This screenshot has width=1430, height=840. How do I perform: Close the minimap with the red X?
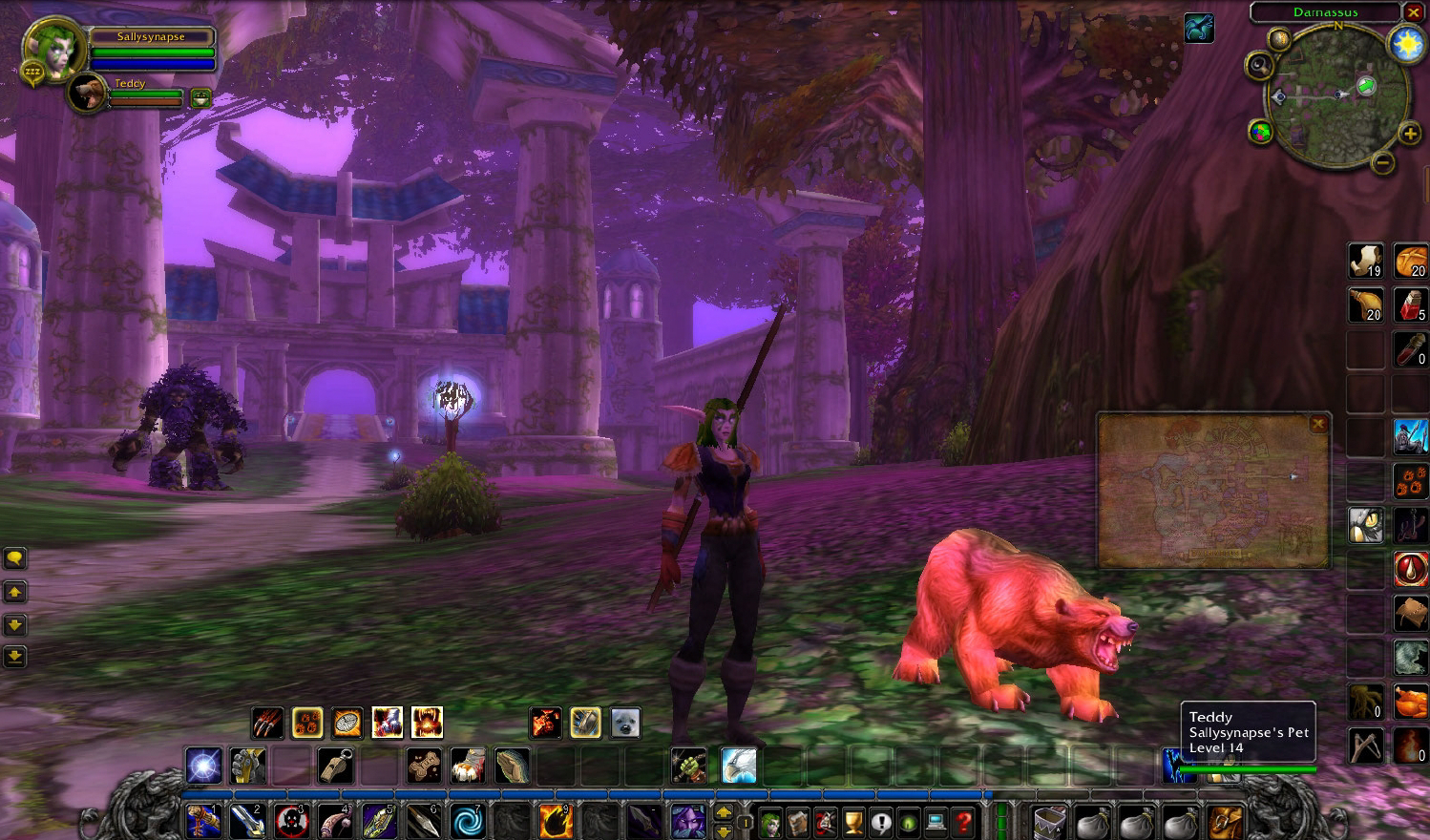1414,11
